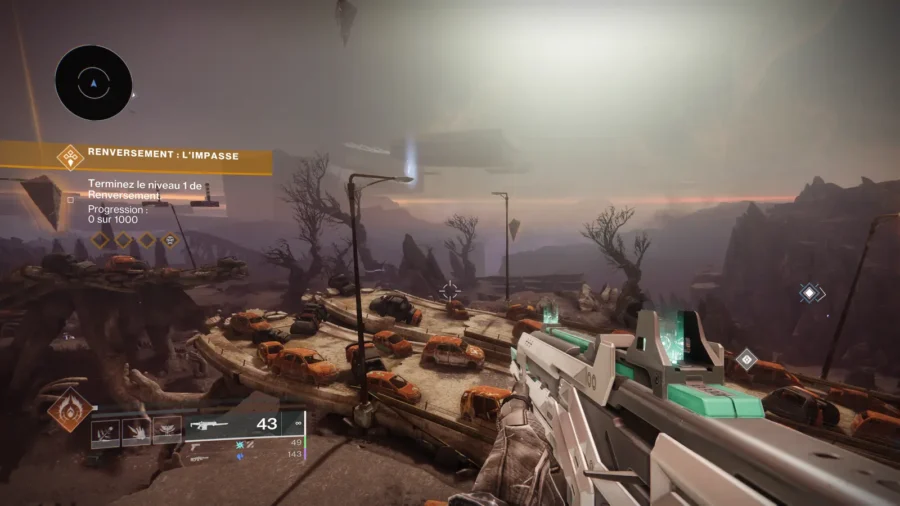Select the equipped rifle icon beside 43

(x=211, y=424)
